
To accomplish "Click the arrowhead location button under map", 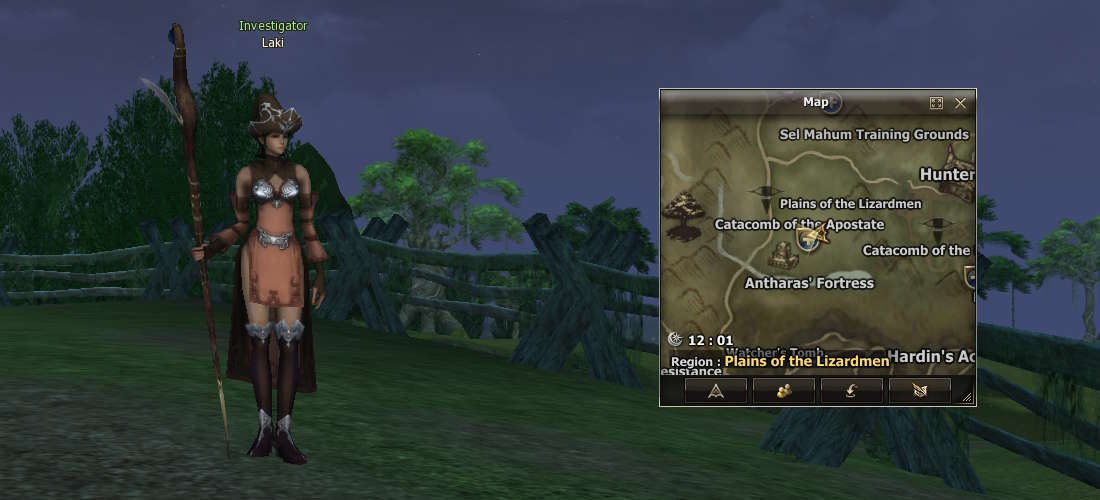I will pos(715,391).
